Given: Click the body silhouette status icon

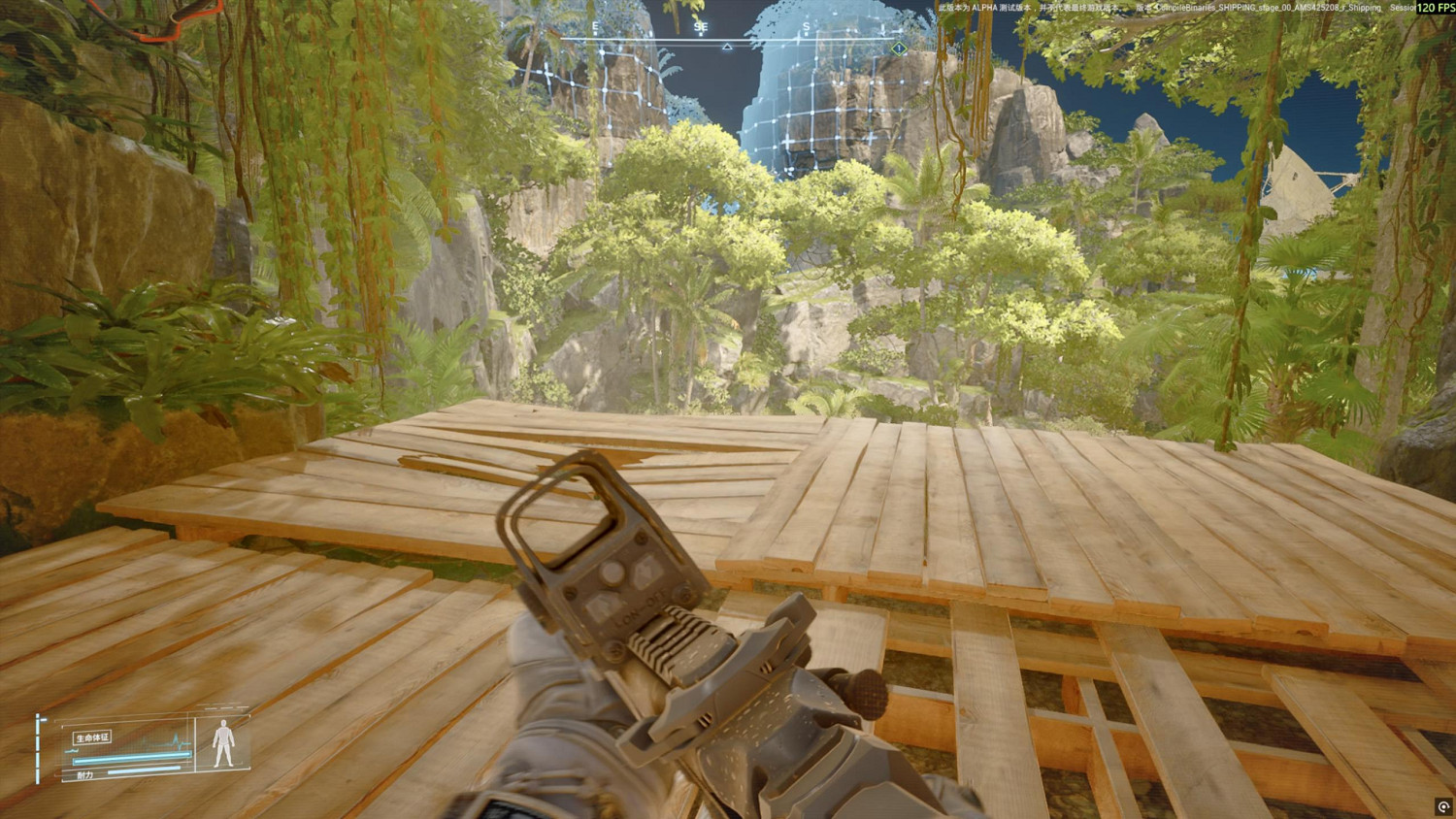Looking at the screenshot, I should pos(224,743).
